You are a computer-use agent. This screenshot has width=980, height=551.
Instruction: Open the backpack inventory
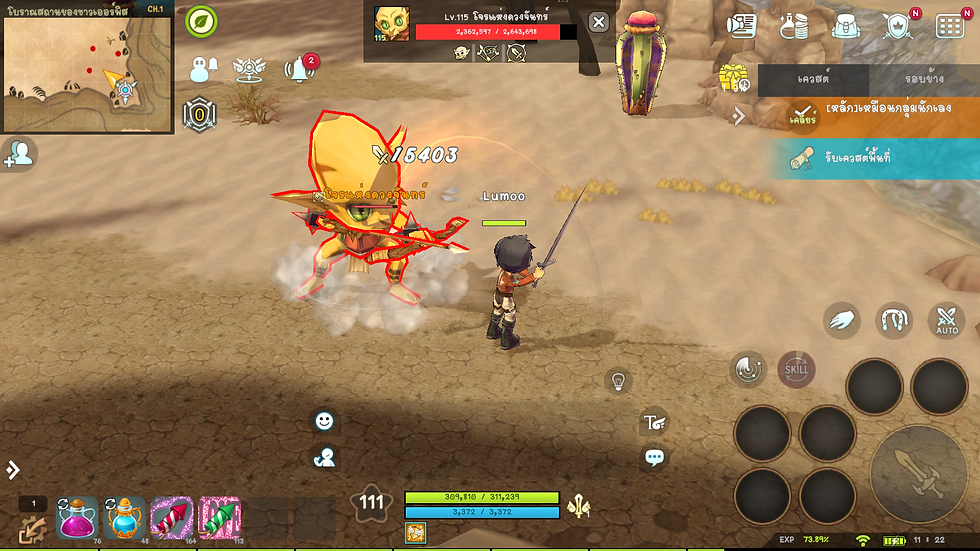844,27
